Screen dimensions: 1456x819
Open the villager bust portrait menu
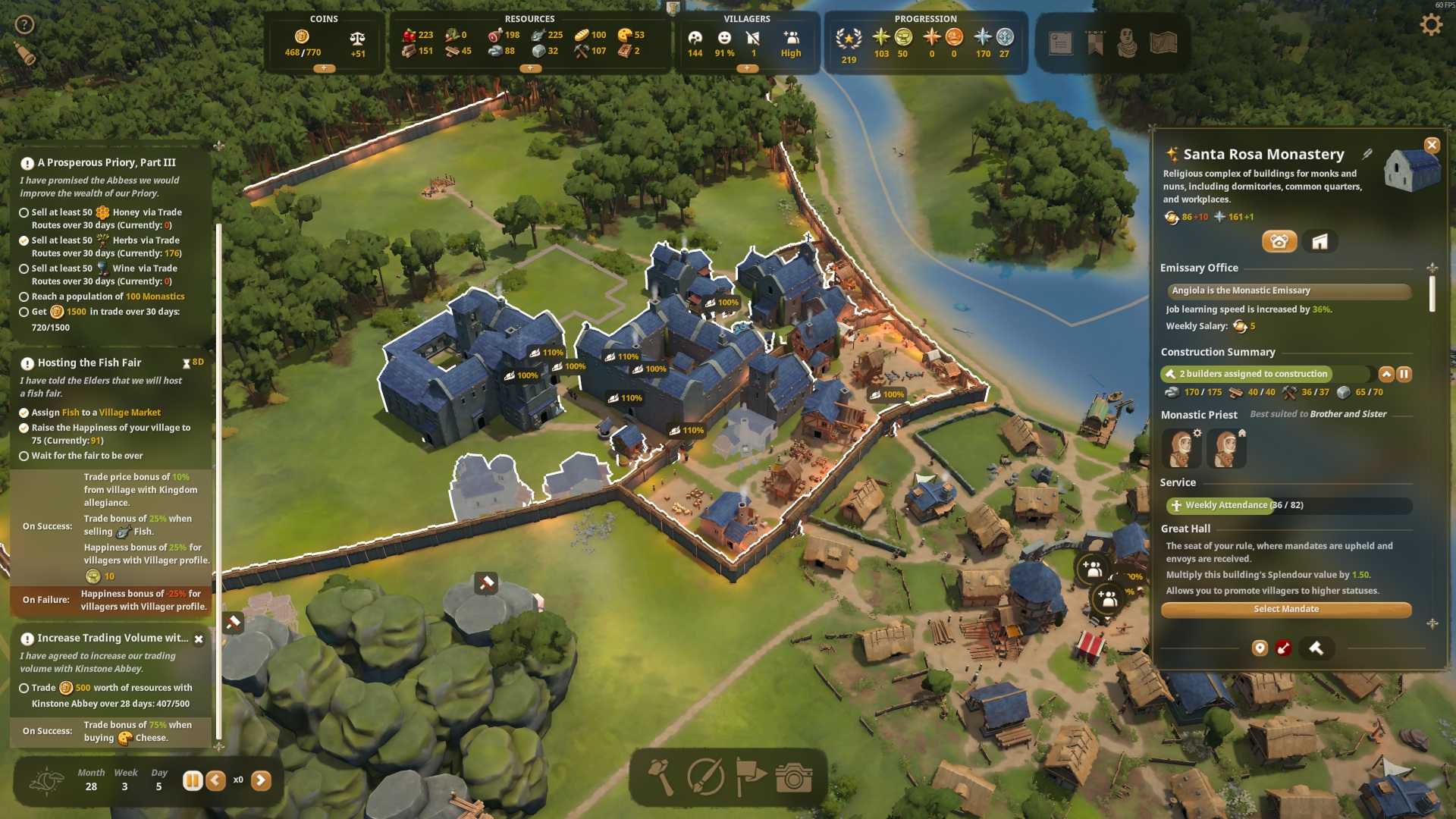pos(1128,43)
